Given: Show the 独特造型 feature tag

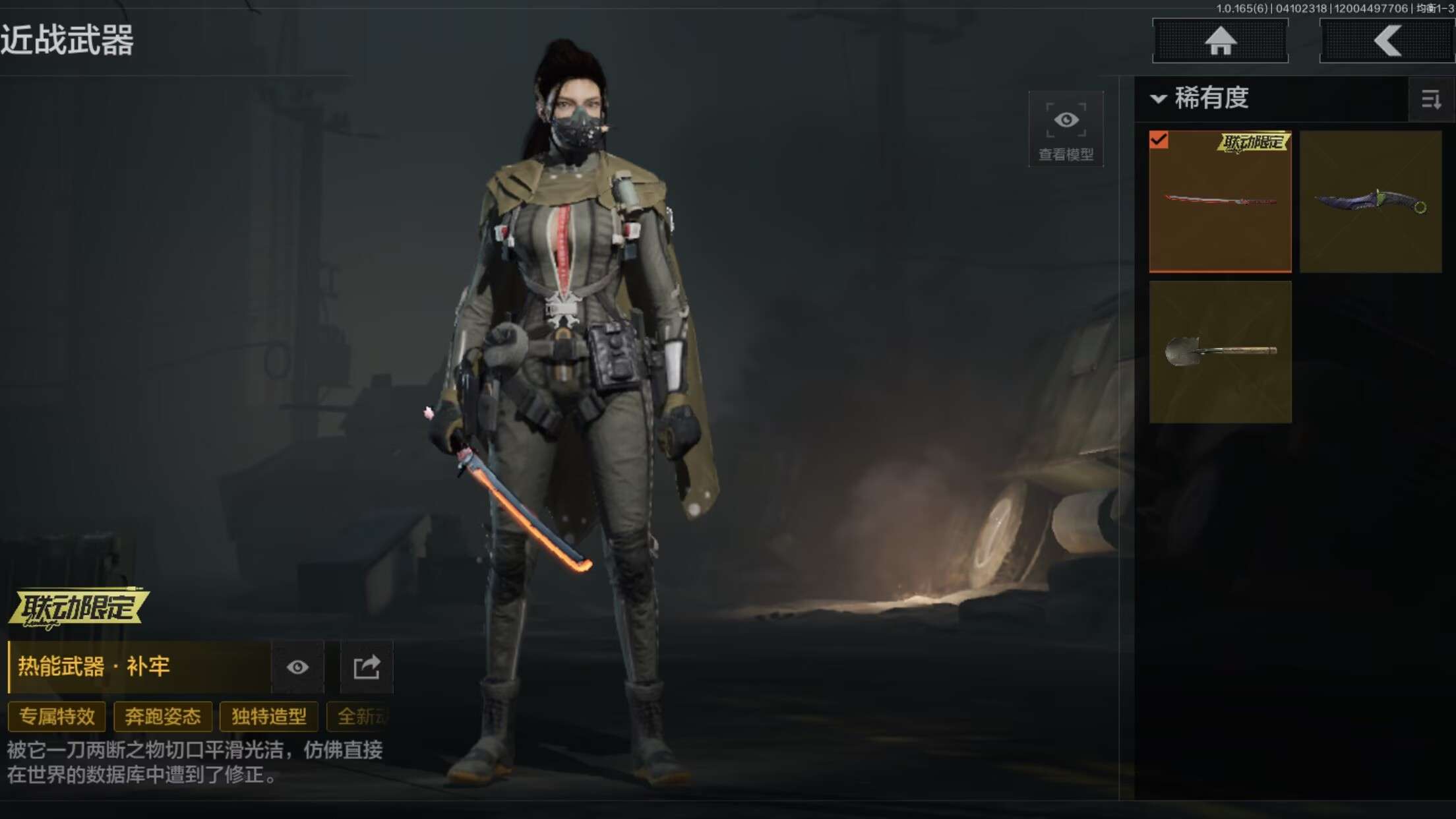Looking at the screenshot, I should (x=269, y=717).
